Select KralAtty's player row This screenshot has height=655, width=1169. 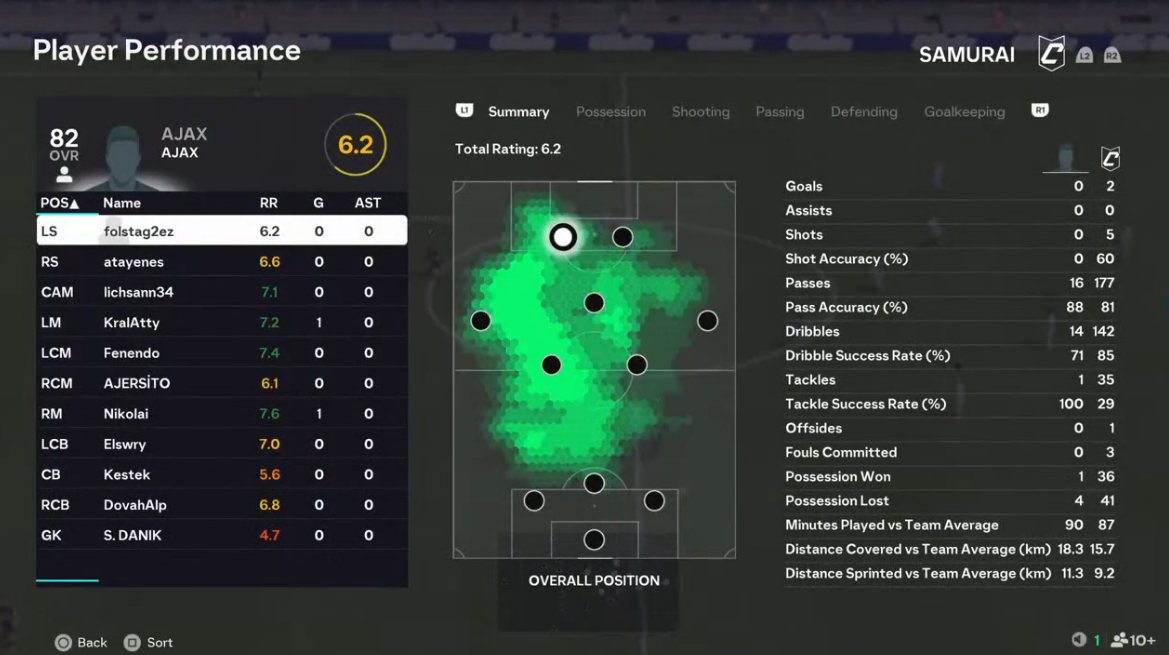coord(221,323)
